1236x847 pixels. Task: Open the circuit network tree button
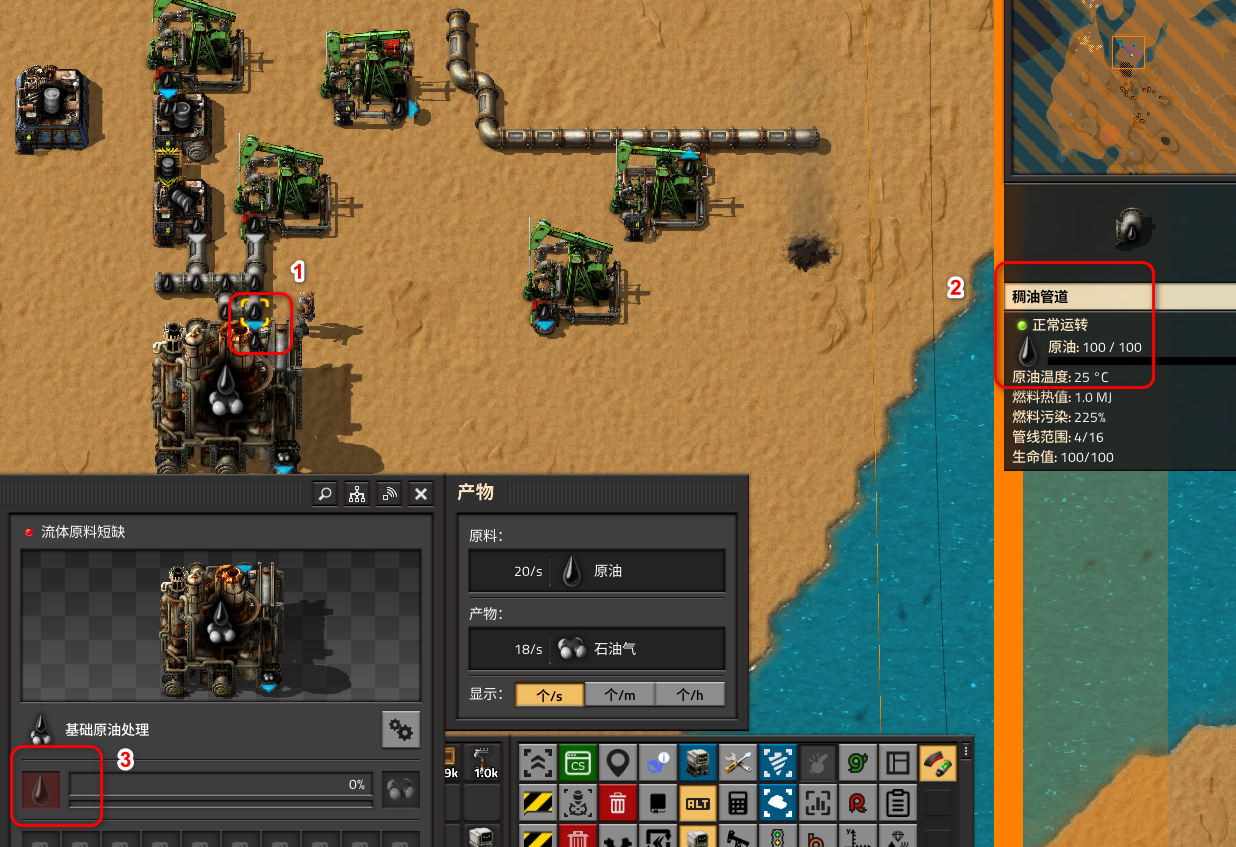tap(357, 494)
